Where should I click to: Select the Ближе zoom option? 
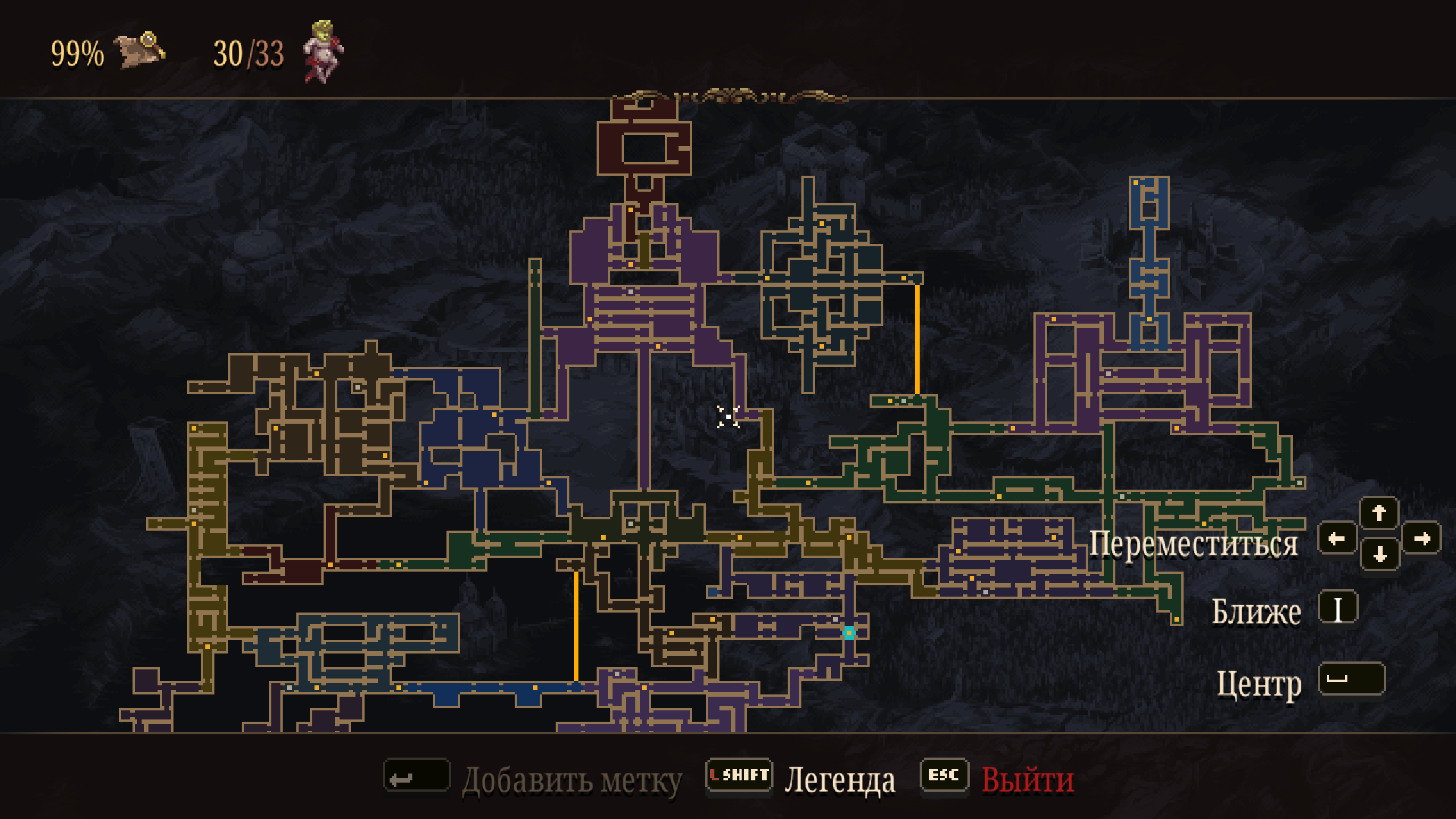click(1256, 612)
